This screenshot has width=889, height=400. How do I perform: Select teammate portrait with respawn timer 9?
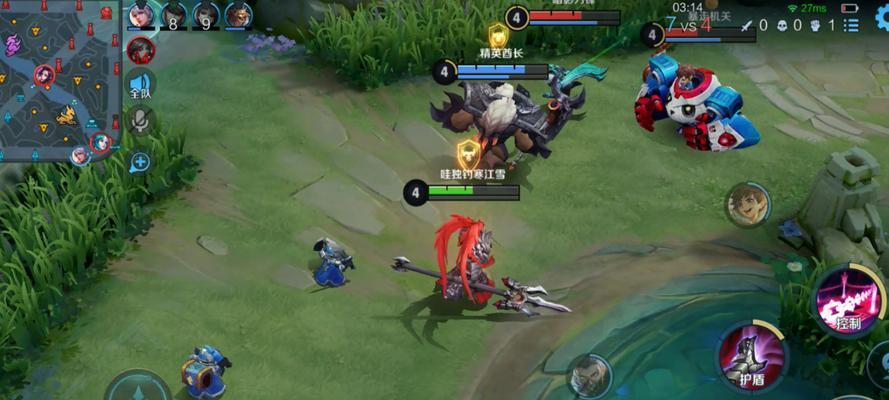click(x=206, y=15)
